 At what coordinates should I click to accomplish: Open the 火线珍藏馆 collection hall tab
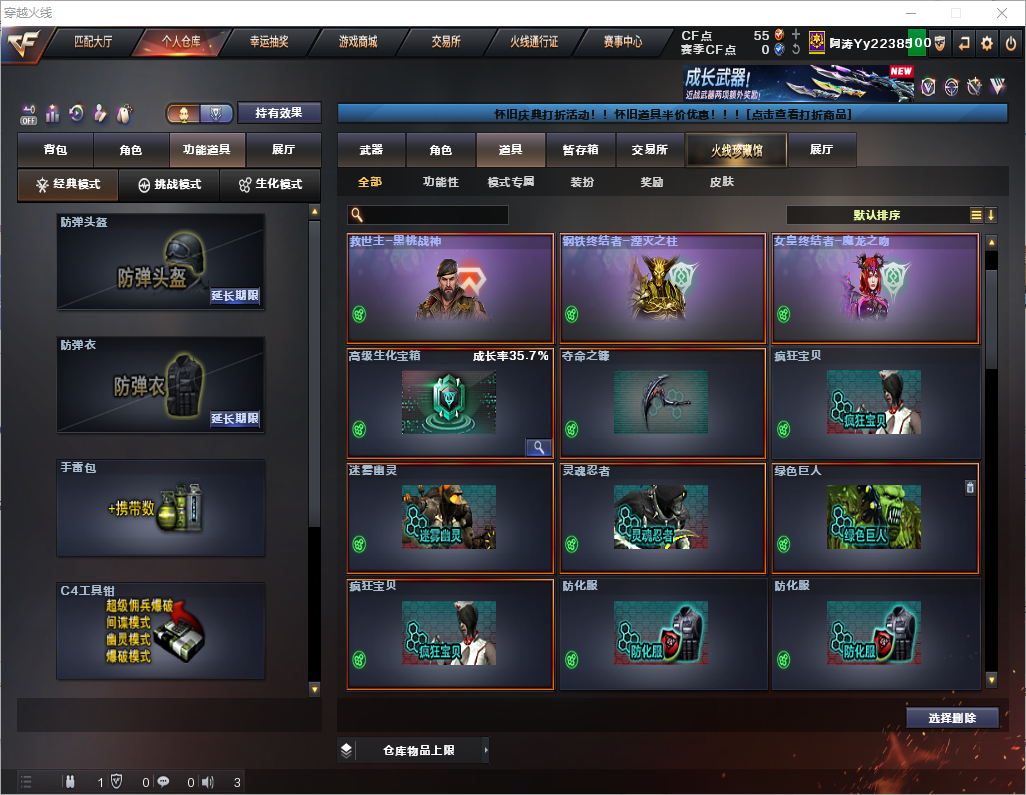point(736,150)
